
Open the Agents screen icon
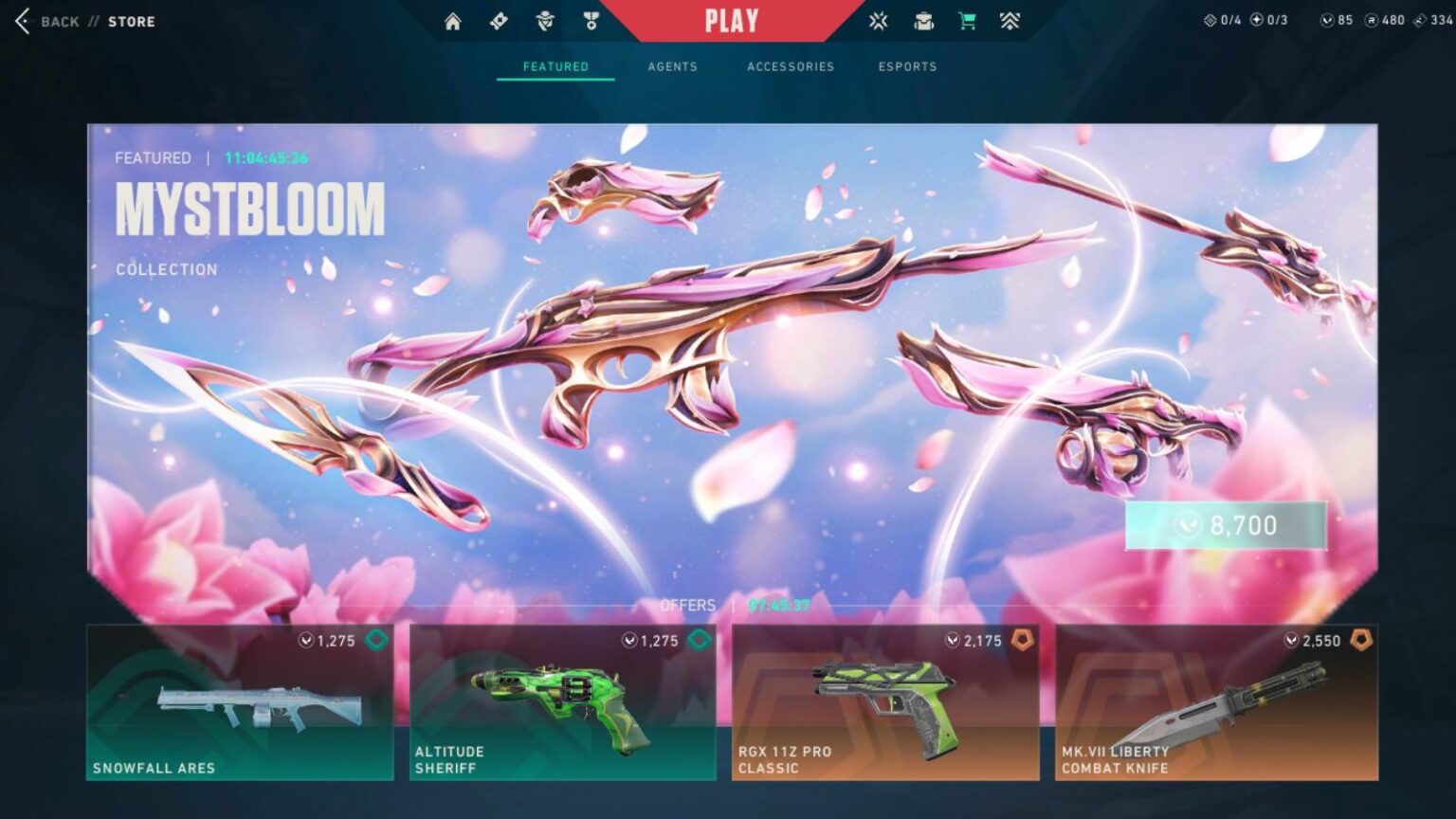pos(547,19)
